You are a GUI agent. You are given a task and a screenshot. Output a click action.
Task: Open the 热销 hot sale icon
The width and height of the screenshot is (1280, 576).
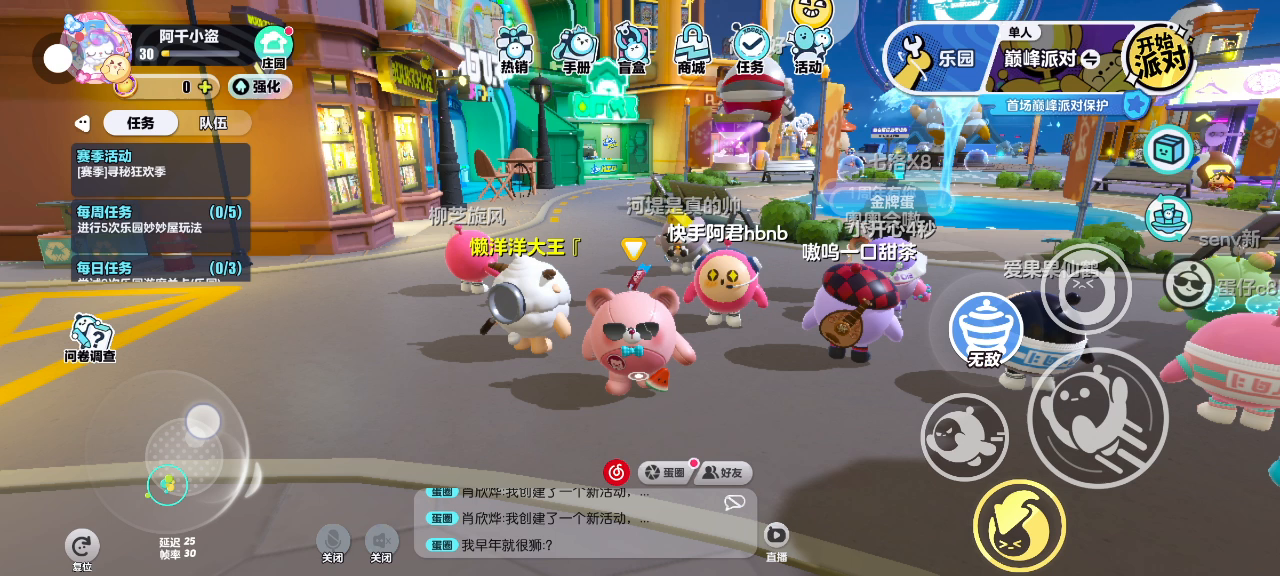click(515, 50)
